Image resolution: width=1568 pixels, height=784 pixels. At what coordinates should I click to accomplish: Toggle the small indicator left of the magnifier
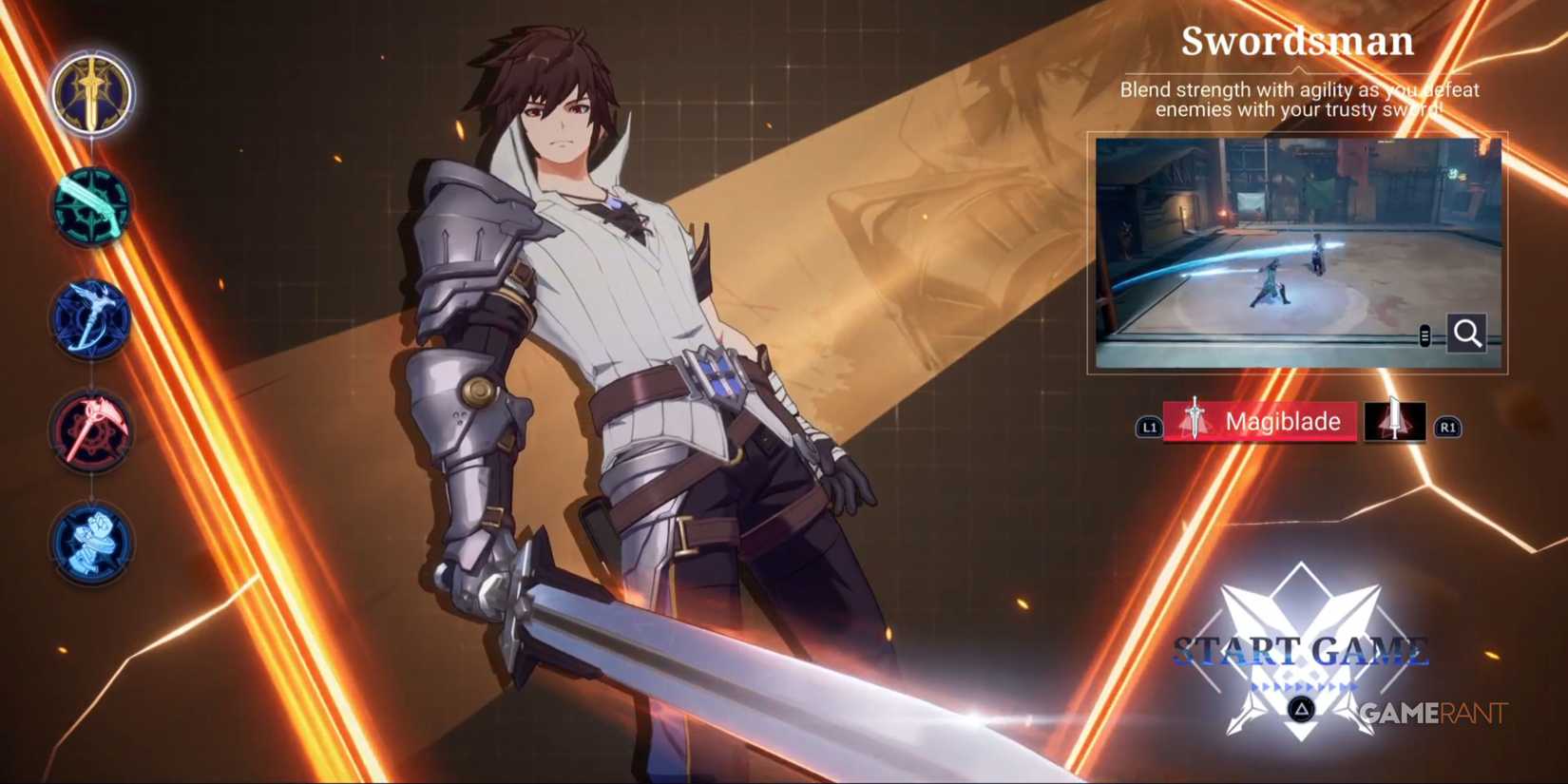[1425, 334]
